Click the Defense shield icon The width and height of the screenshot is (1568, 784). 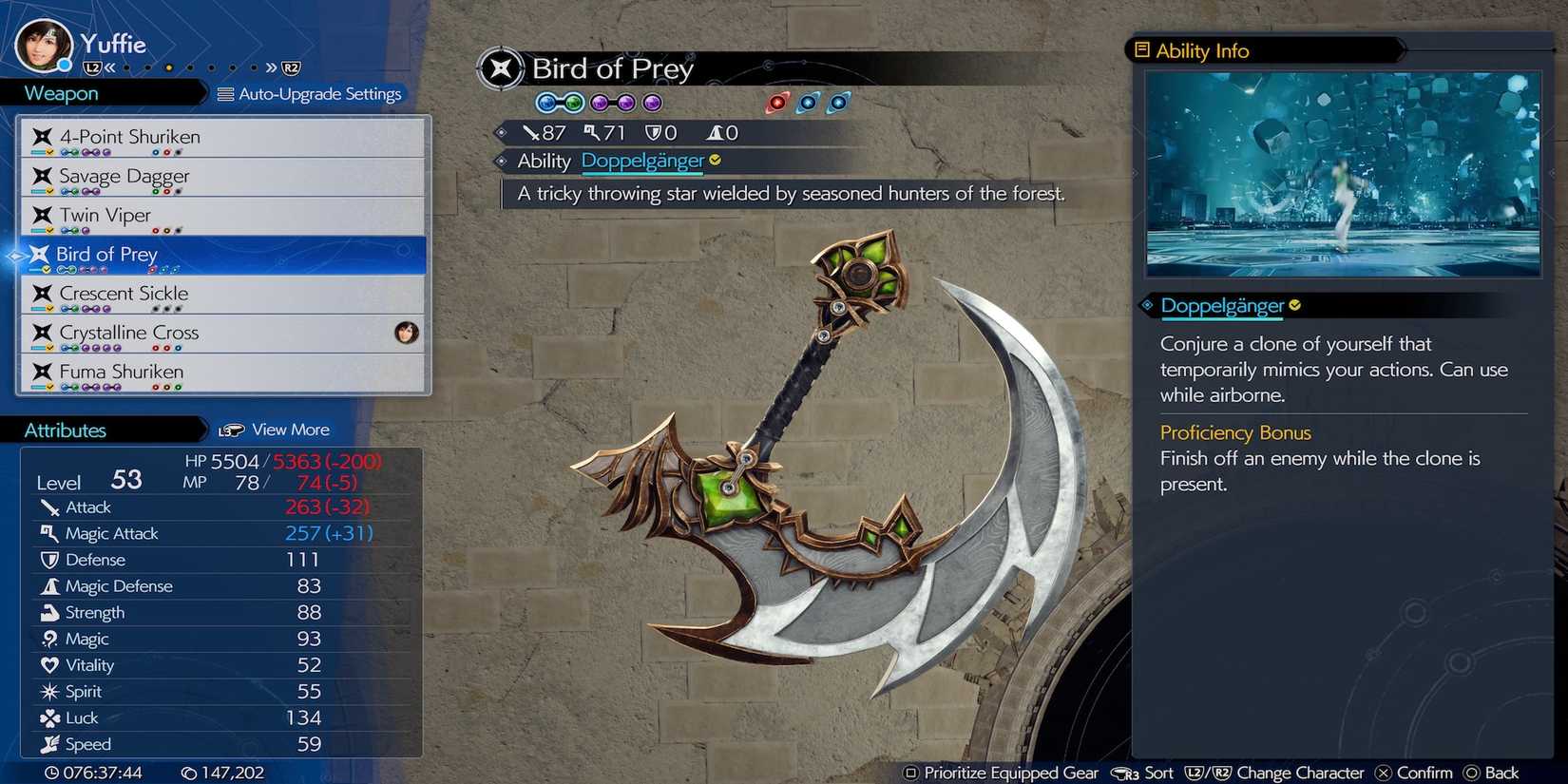click(x=49, y=560)
